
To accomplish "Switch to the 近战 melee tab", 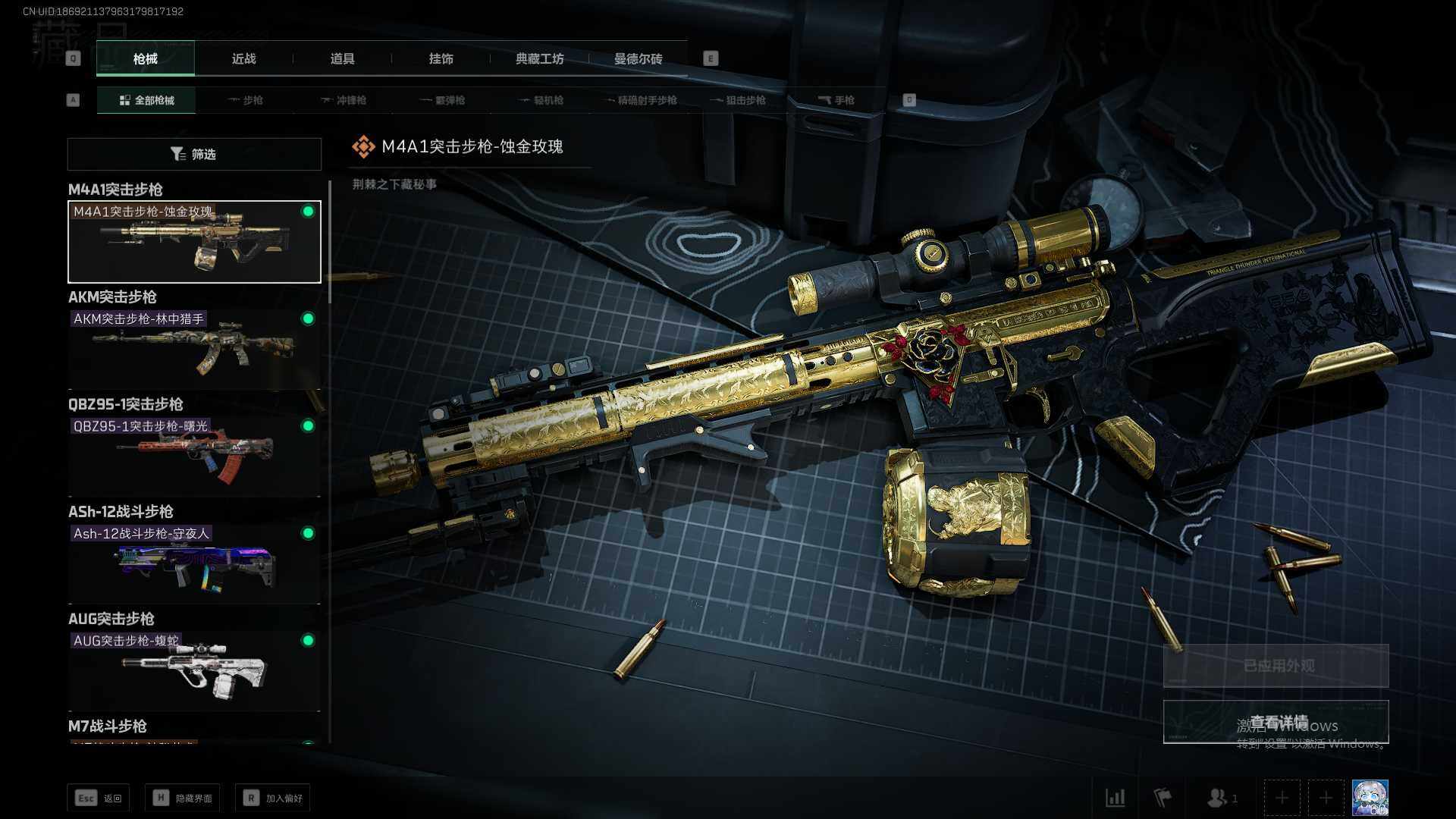I will click(243, 59).
